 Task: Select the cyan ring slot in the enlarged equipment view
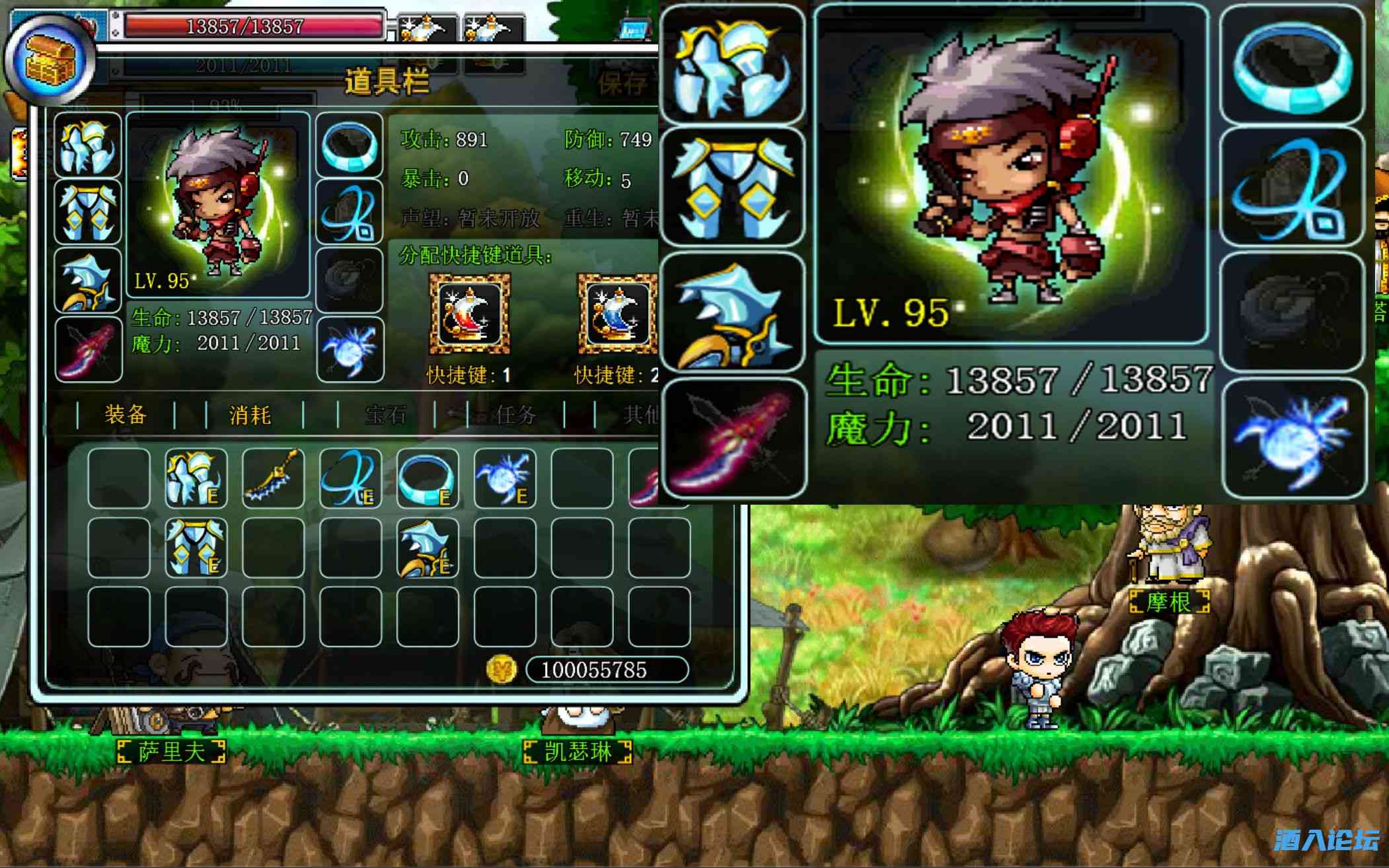tap(1293, 65)
